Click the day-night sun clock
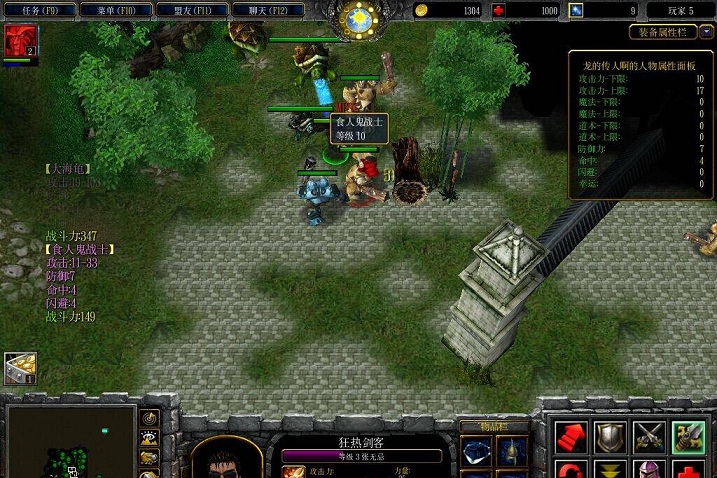 pos(359,19)
